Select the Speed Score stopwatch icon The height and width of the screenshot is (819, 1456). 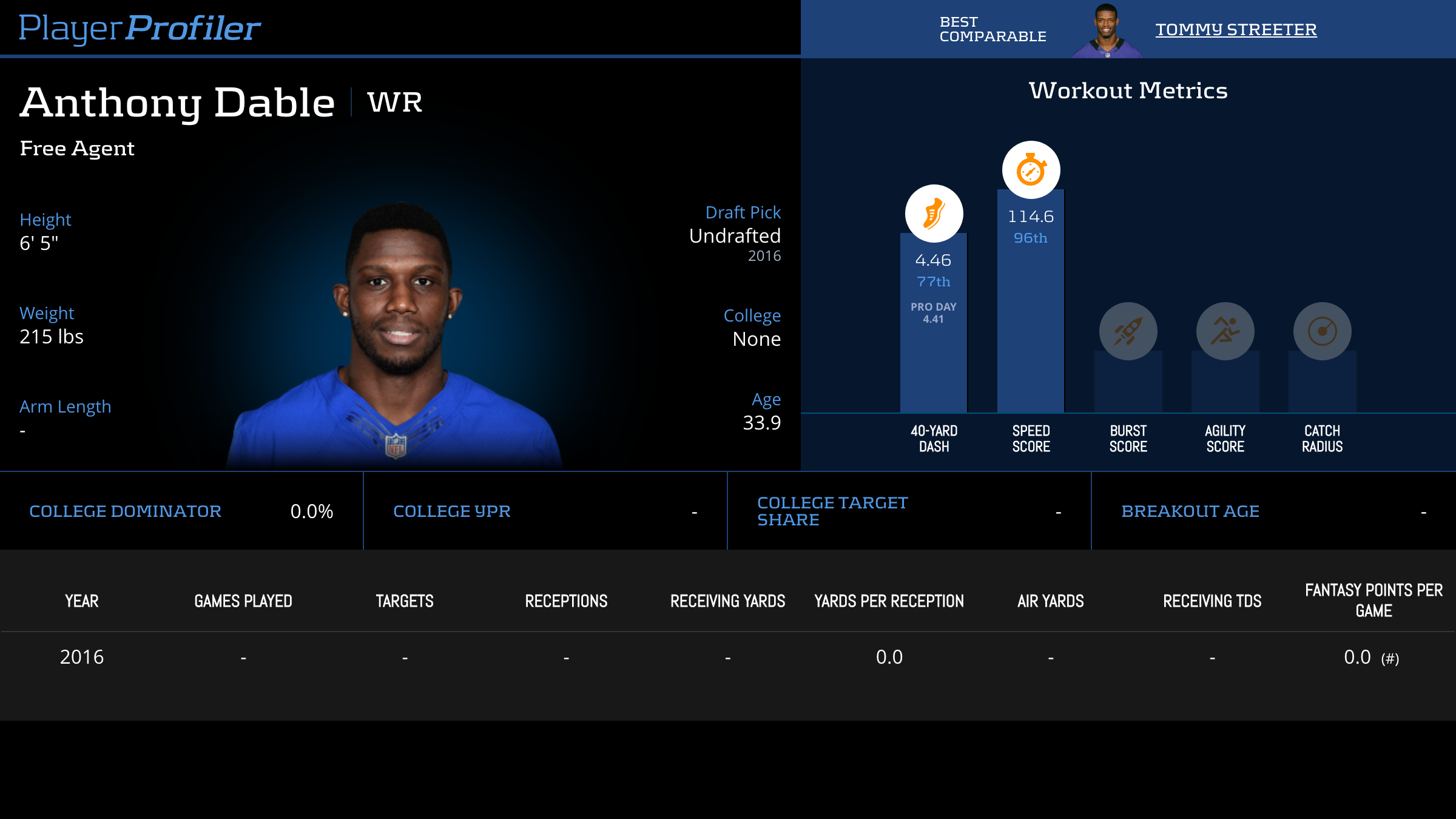(1031, 170)
